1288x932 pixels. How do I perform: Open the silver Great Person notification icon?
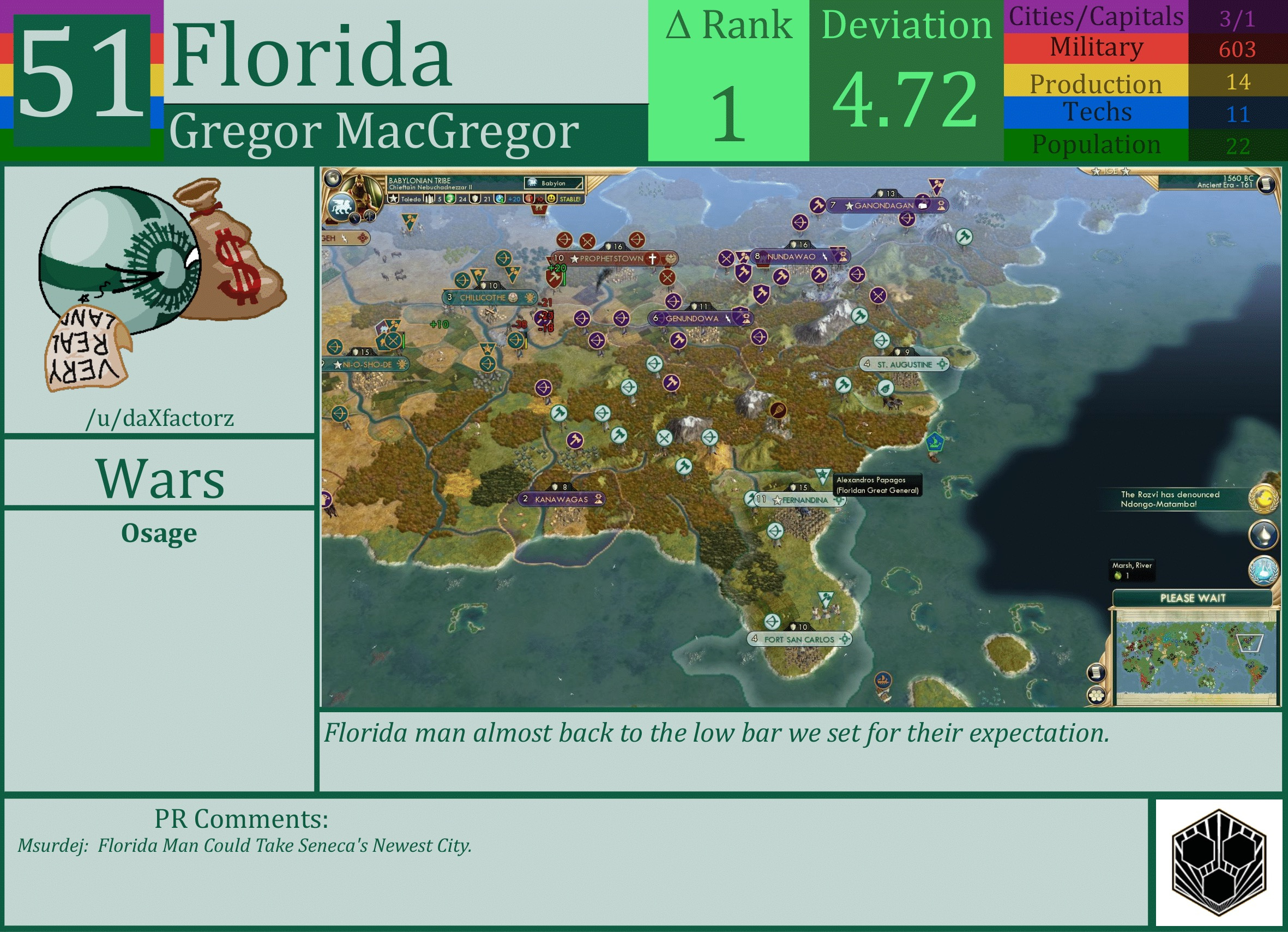(x=1264, y=534)
